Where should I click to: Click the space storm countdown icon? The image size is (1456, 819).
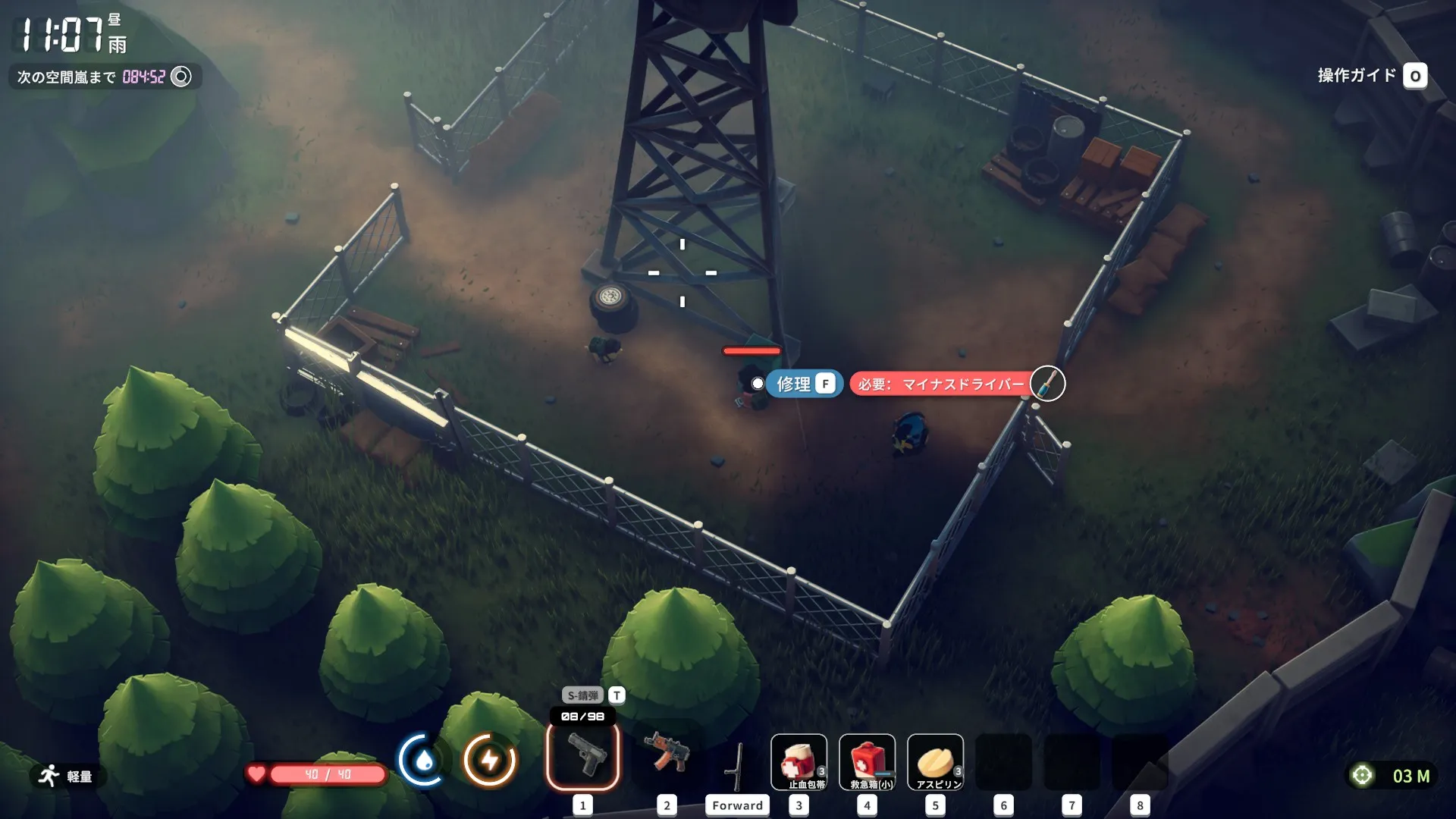click(181, 77)
